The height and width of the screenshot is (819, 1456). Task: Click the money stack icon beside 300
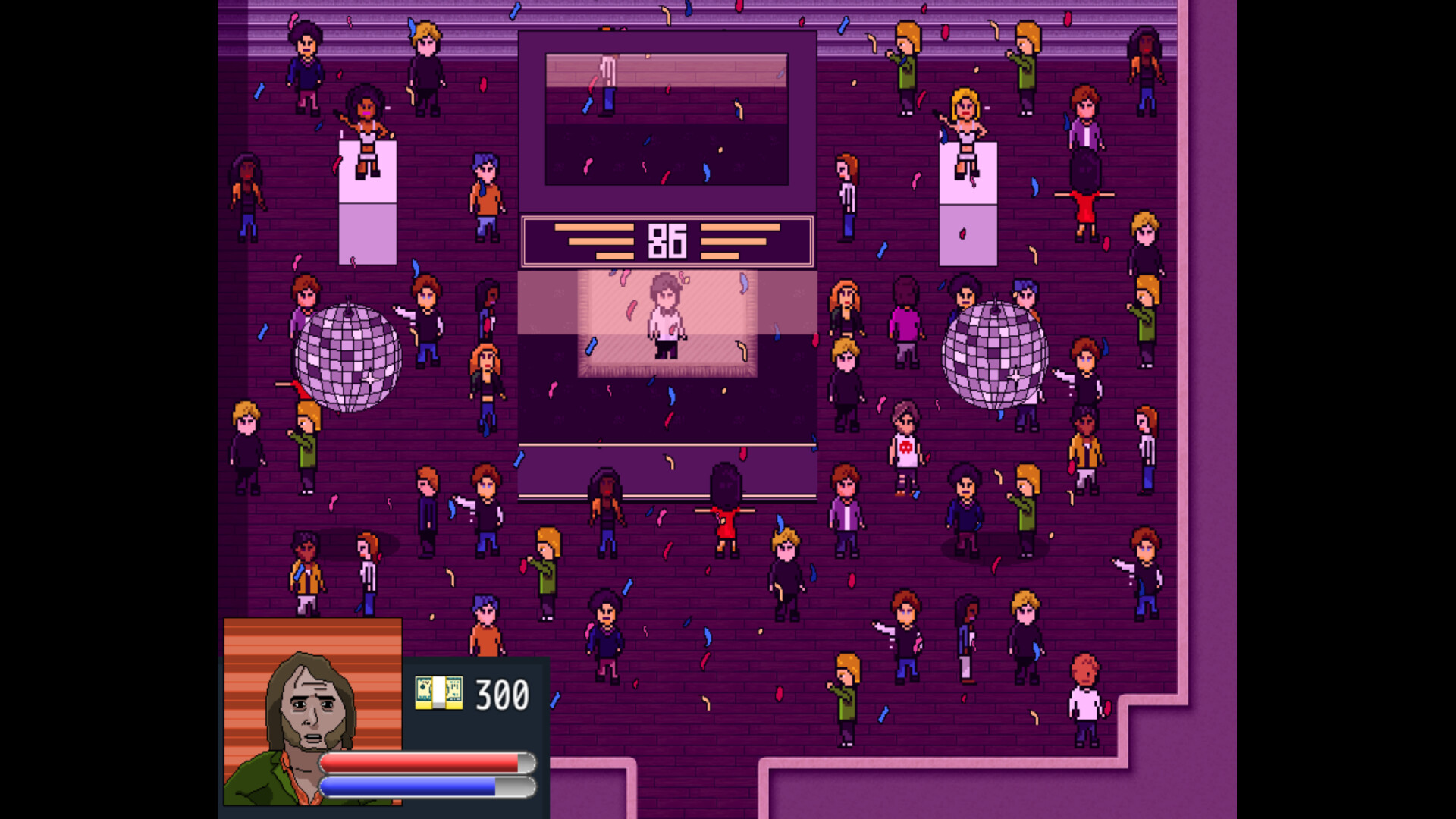[x=438, y=692]
